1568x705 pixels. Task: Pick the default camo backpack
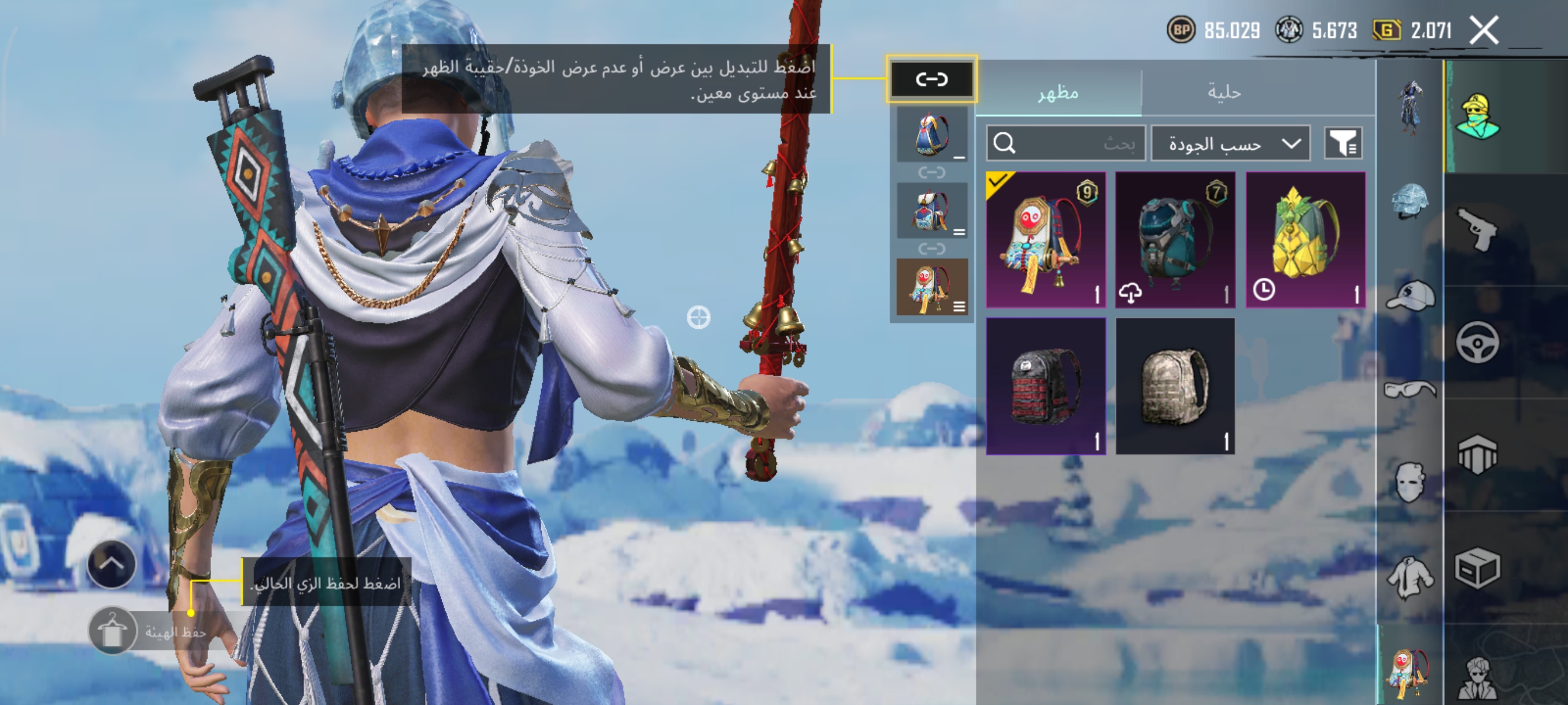click(1175, 385)
